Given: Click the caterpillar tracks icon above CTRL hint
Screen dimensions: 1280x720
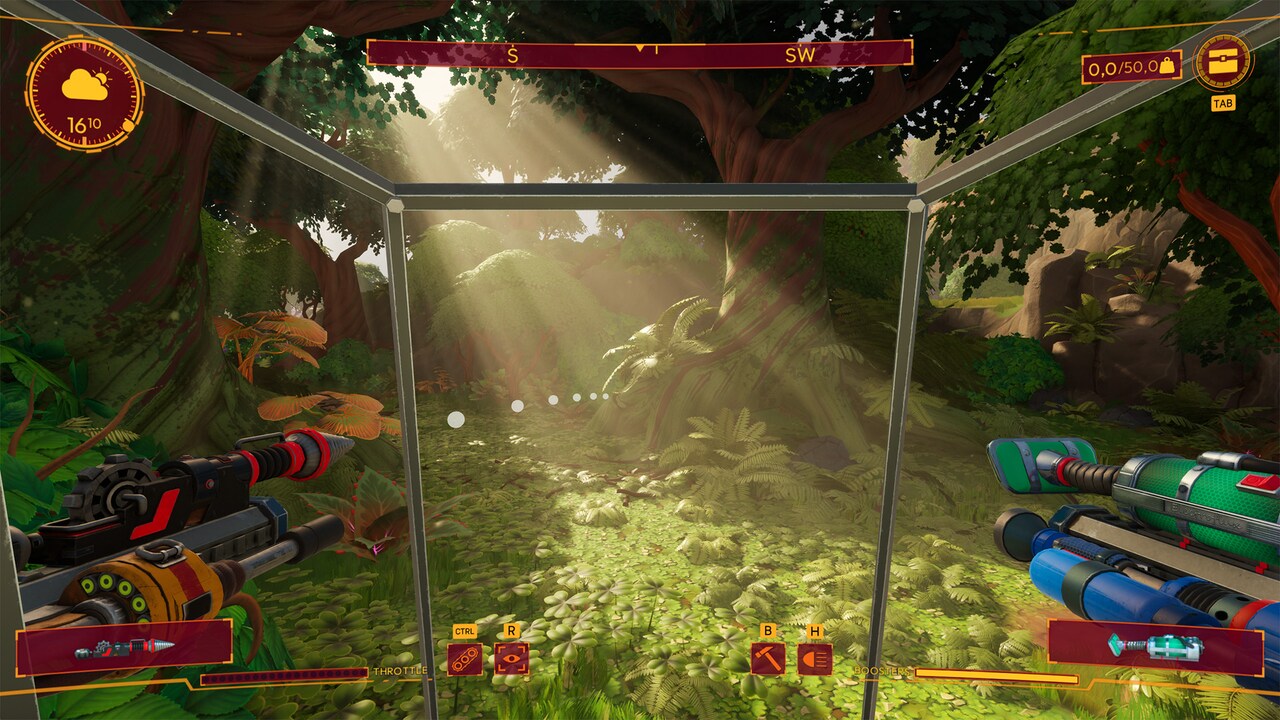Looking at the screenshot, I should pos(464,660).
